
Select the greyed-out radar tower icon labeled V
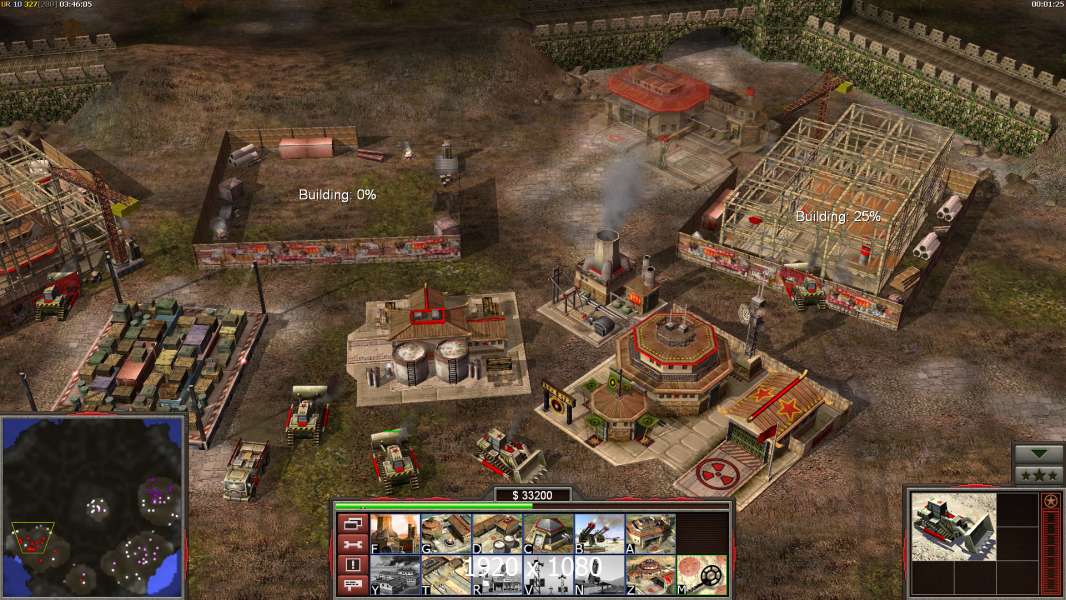point(547,574)
